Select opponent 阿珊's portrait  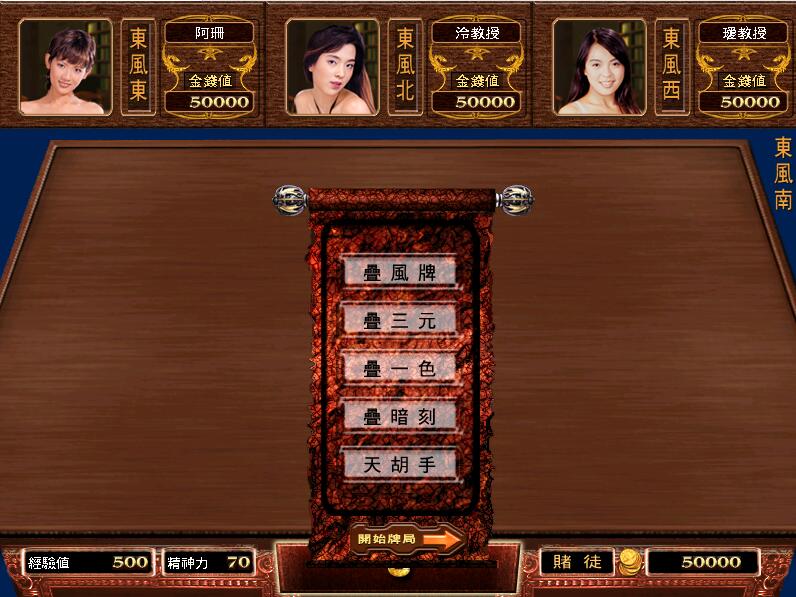pos(66,68)
